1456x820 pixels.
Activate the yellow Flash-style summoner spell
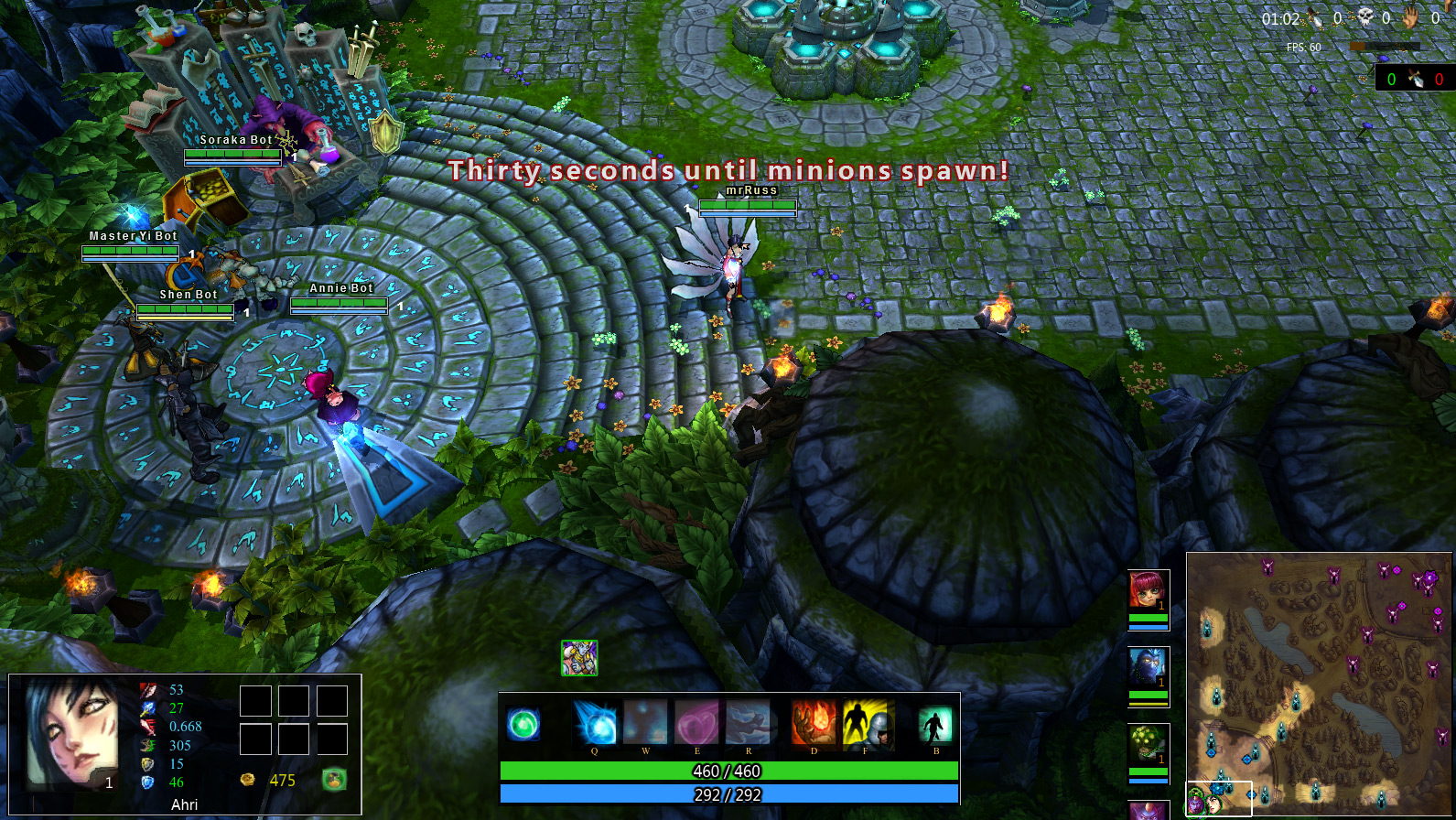(865, 723)
